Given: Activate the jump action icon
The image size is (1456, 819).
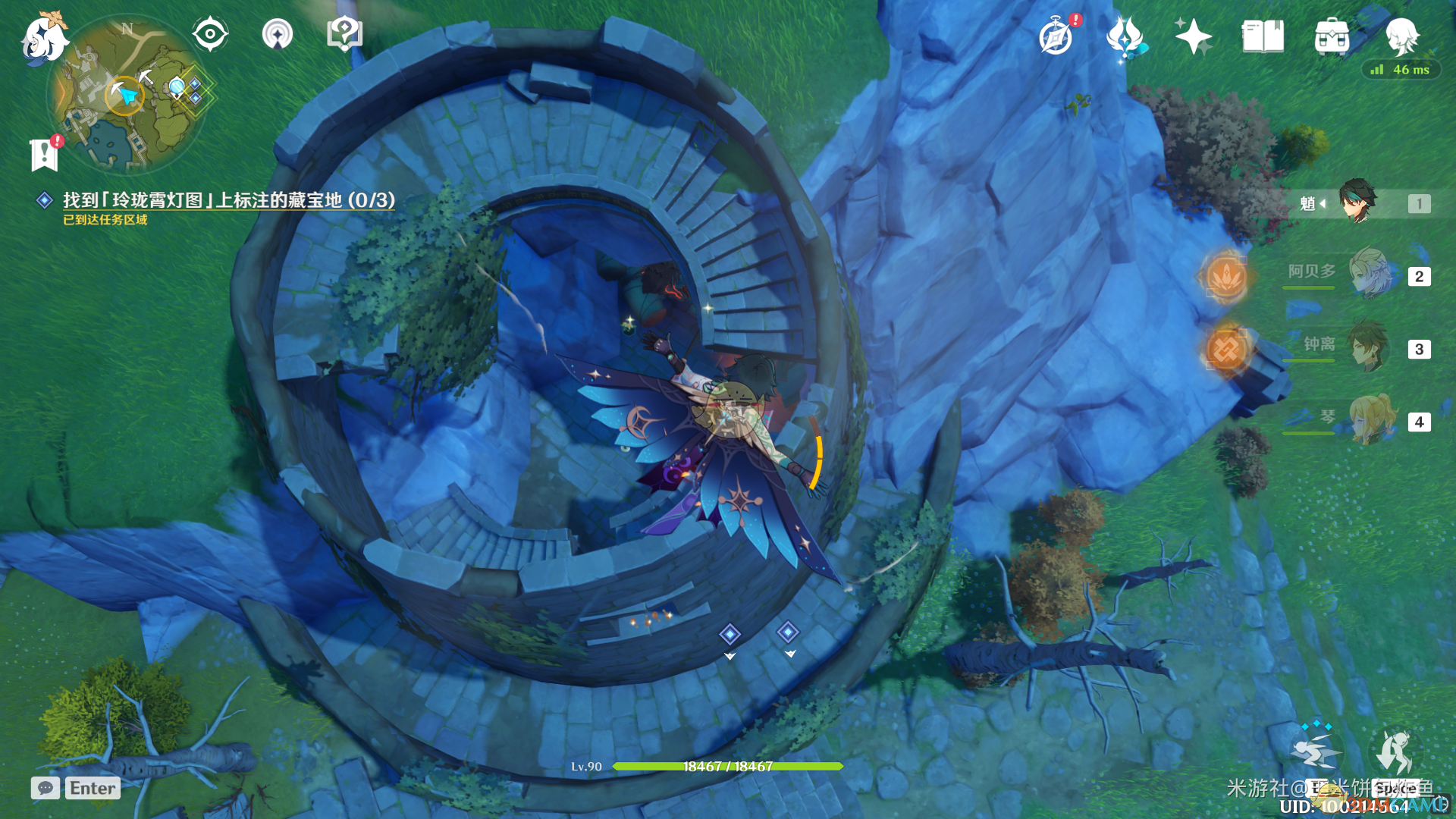Looking at the screenshot, I should 1394,751.
